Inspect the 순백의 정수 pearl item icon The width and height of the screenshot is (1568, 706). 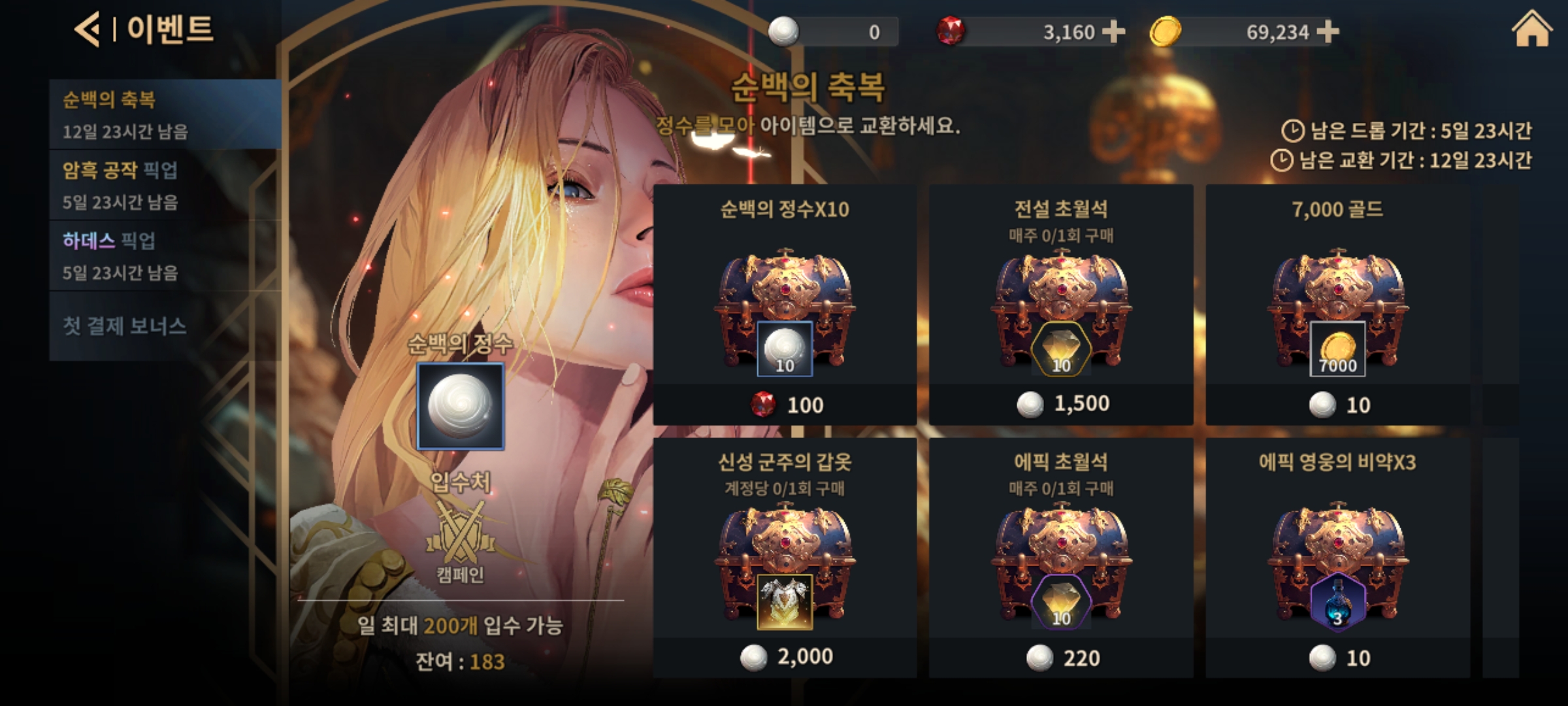coord(461,406)
